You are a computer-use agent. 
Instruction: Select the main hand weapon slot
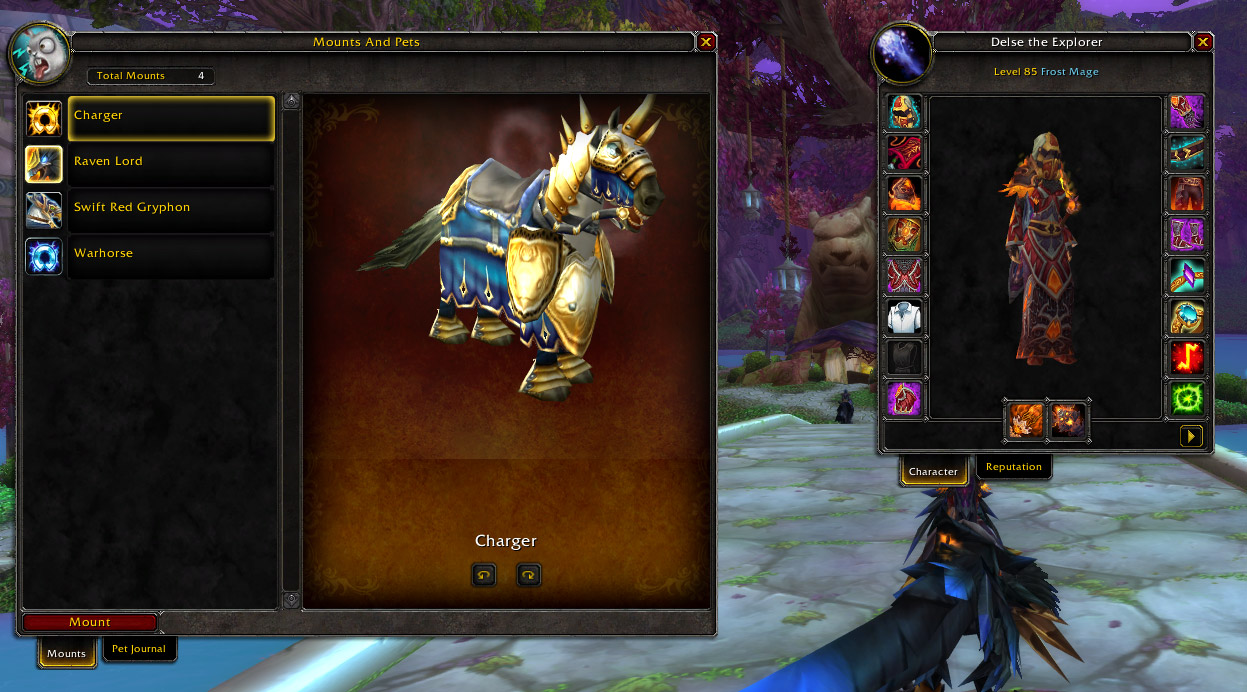point(1026,421)
